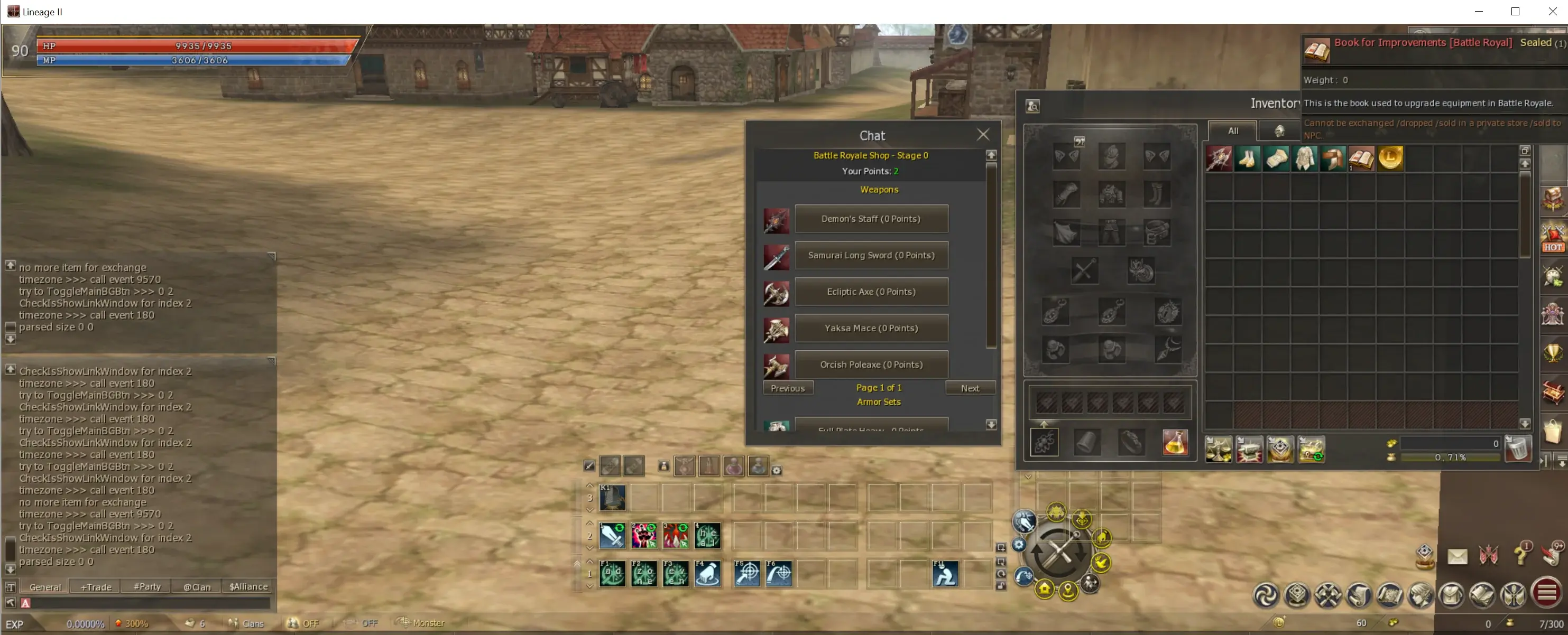Buy Demon's Staff for 0 Points
Viewport: 1568px width, 635px height.
coord(870,219)
